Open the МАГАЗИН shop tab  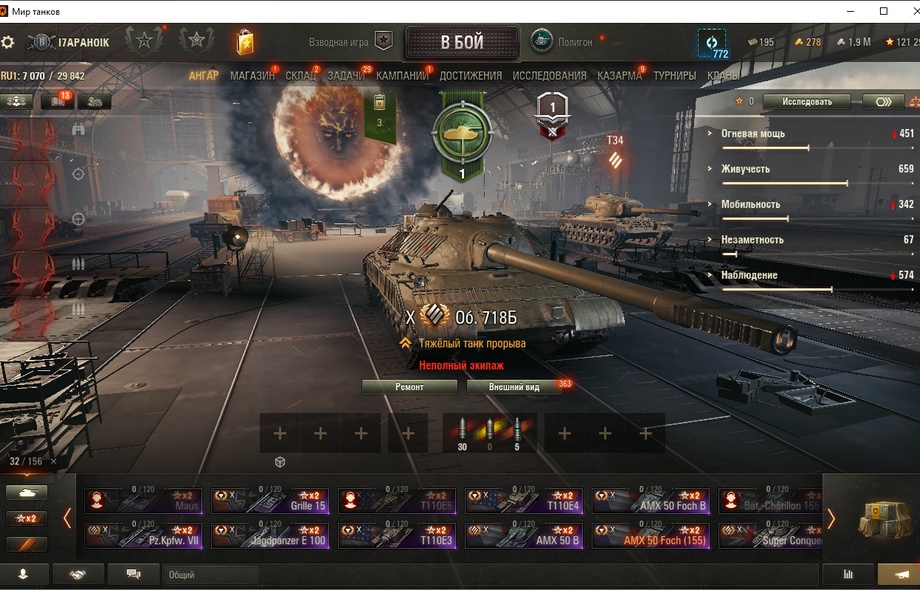(x=252, y=76)
